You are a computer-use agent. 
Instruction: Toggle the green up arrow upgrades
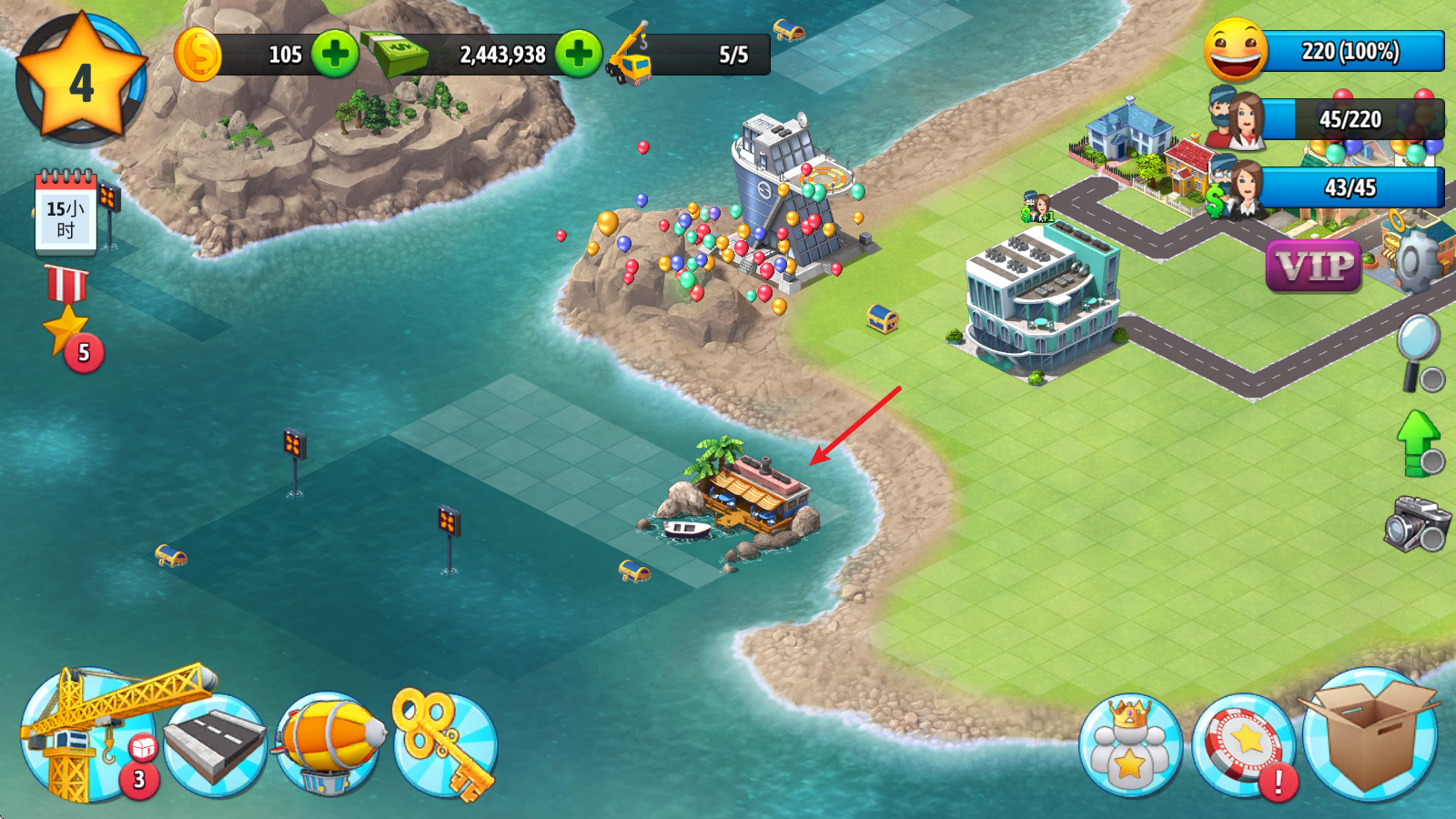point(1419,442)
